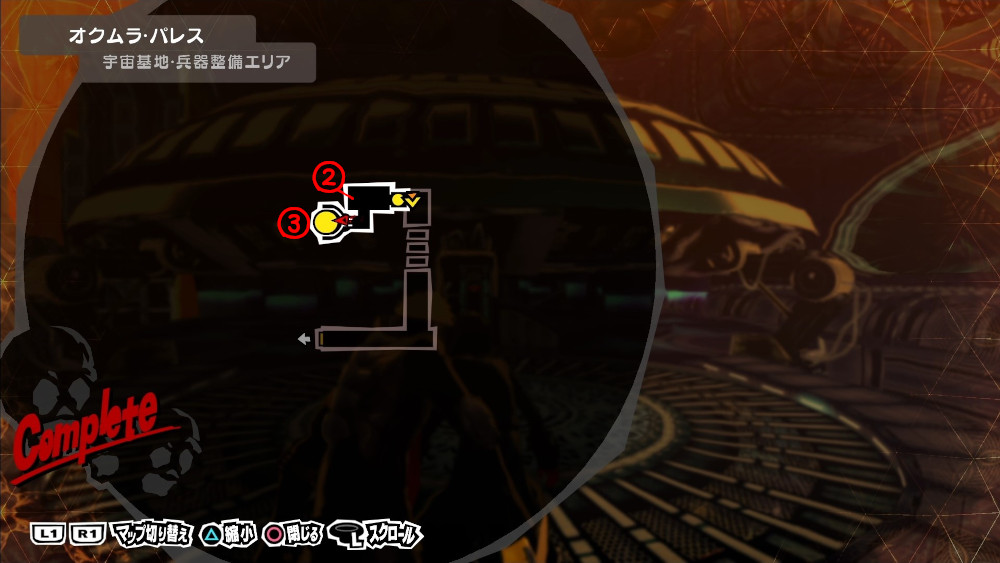Select the red player arrow on the map
Image resolution: width=1000 pixels, height=563 pixels.
(345, 221)
